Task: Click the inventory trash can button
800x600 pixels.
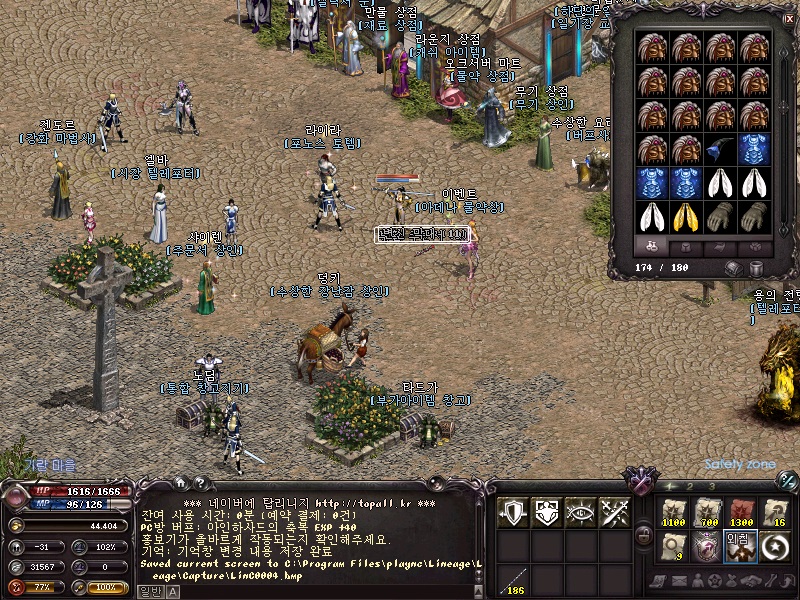Action: pos(757,268)
